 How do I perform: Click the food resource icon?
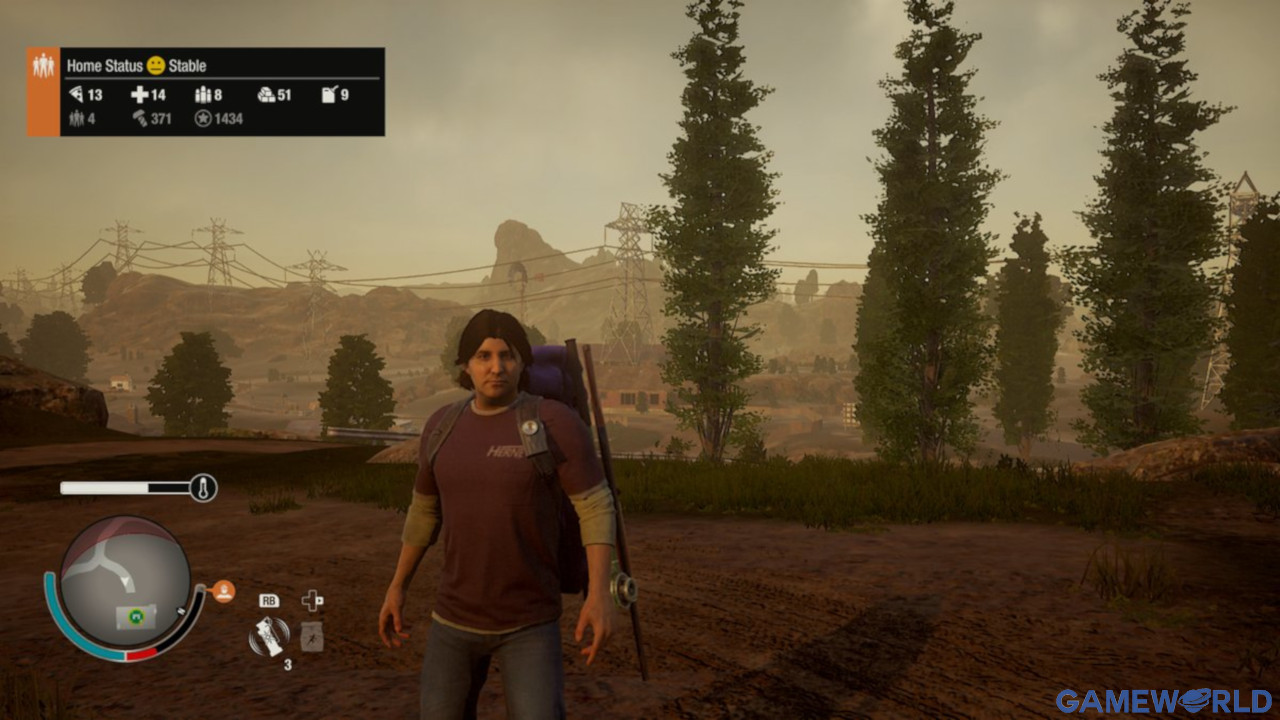click(x=77, y=95)
